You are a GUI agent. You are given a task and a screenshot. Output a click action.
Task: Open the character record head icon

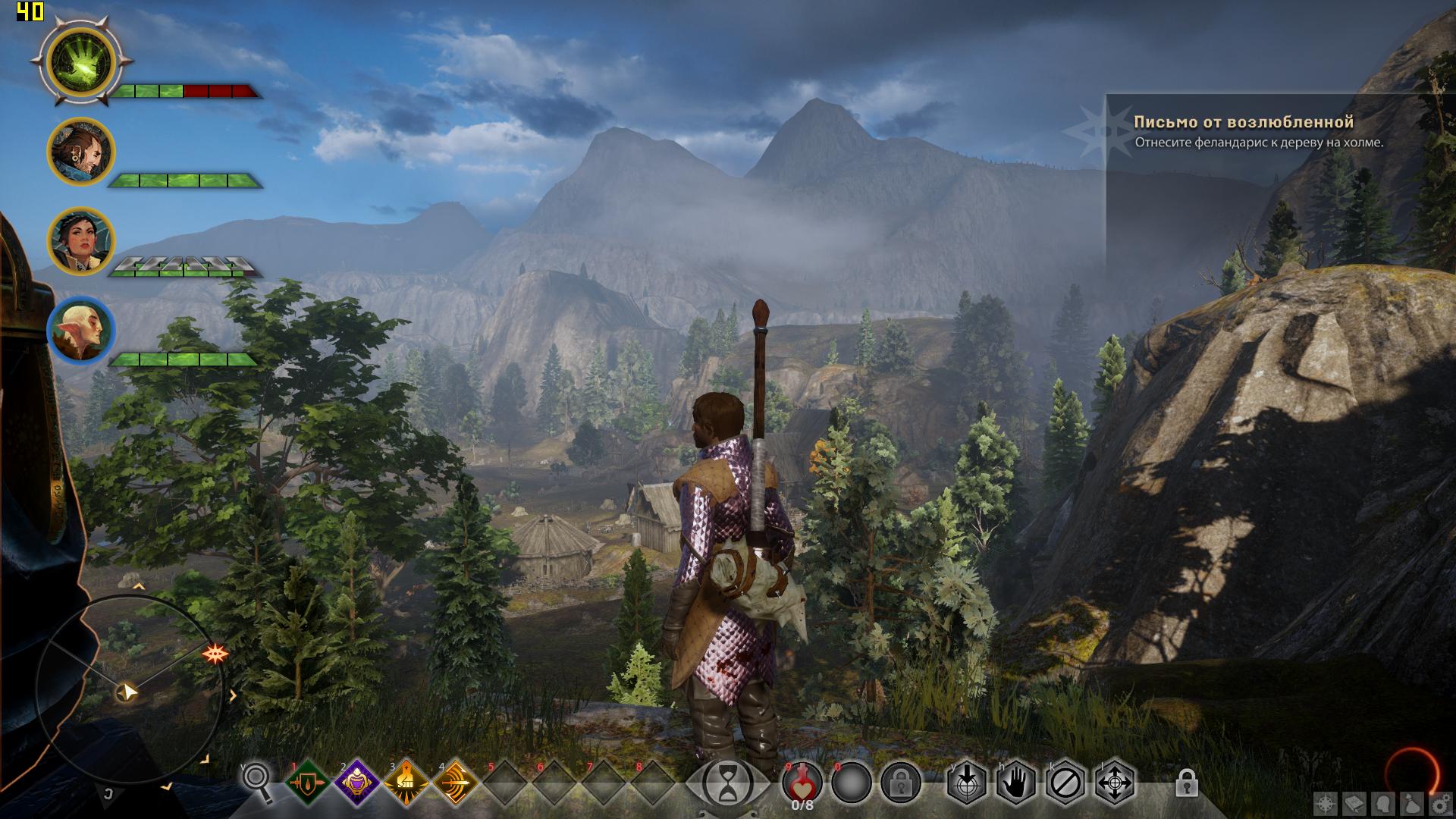click(1384, 802)
